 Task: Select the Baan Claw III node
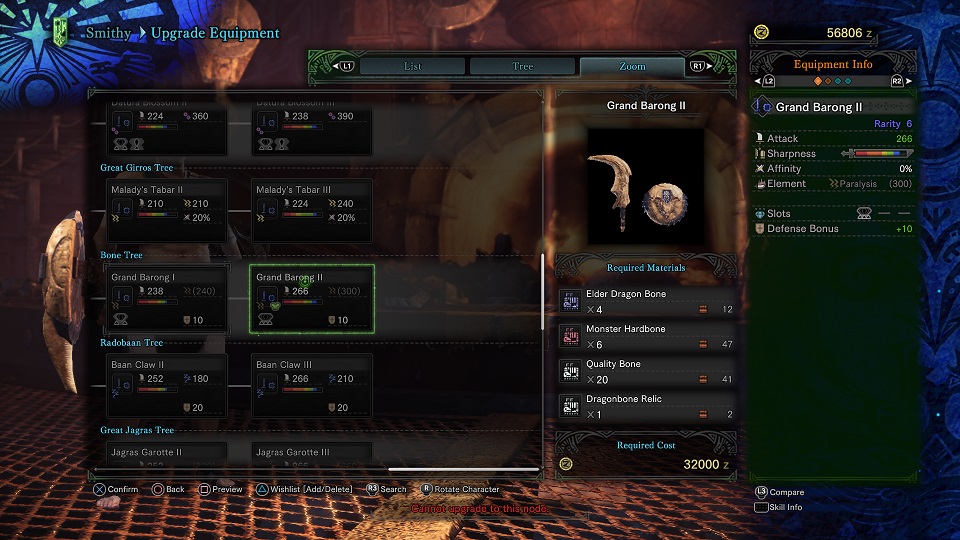coord(312,386)
